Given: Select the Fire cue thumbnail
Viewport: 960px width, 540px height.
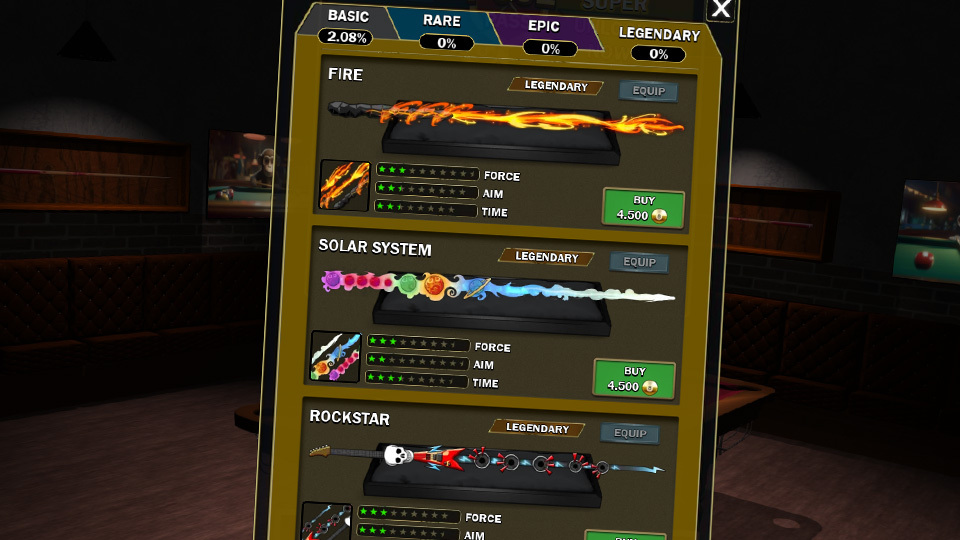Looking at the screenshot, I should (x=345, y=185).
